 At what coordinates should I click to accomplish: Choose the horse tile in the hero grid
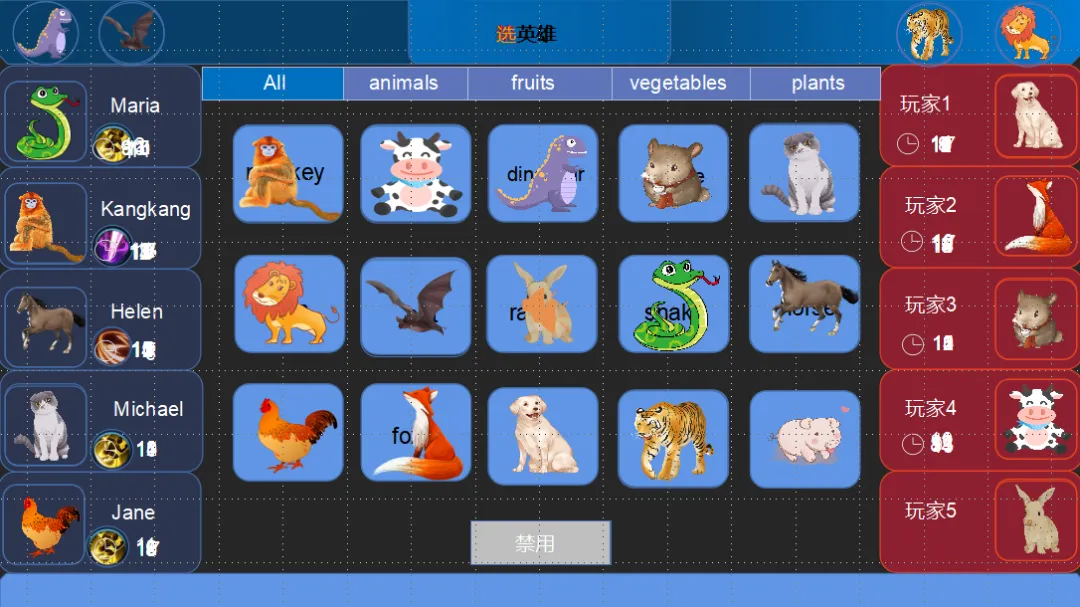[804, 304]
